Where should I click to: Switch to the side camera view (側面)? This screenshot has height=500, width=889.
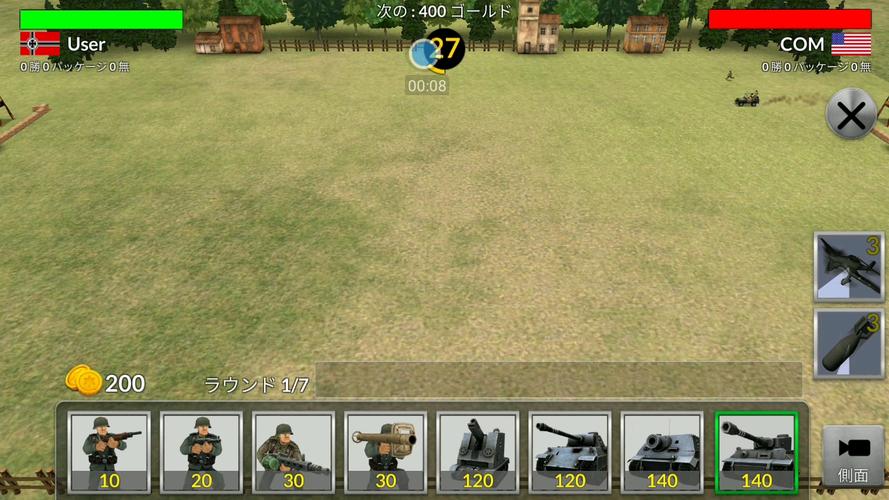pos(853,456)
